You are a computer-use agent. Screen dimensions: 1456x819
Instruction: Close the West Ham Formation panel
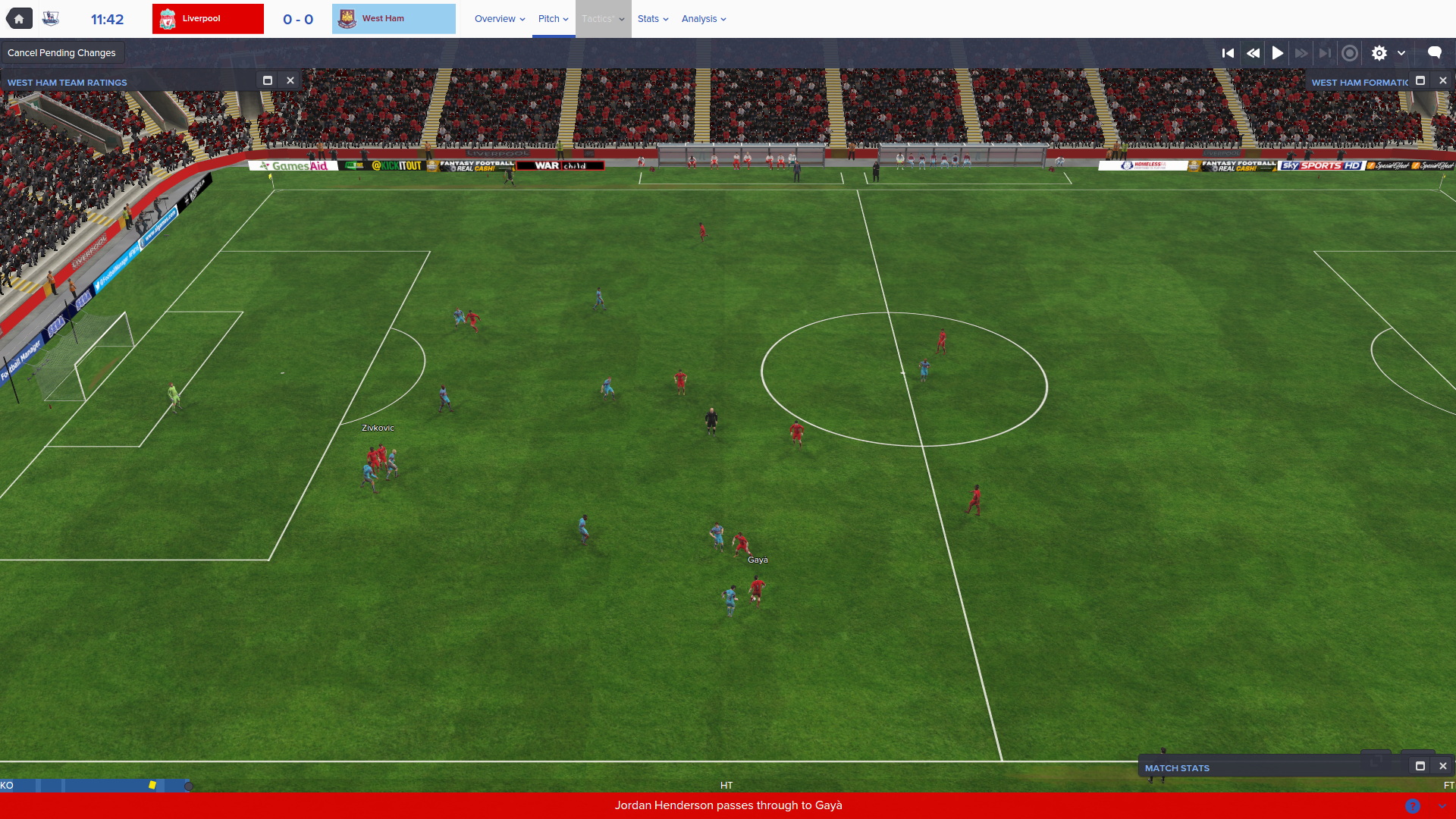1443,80
